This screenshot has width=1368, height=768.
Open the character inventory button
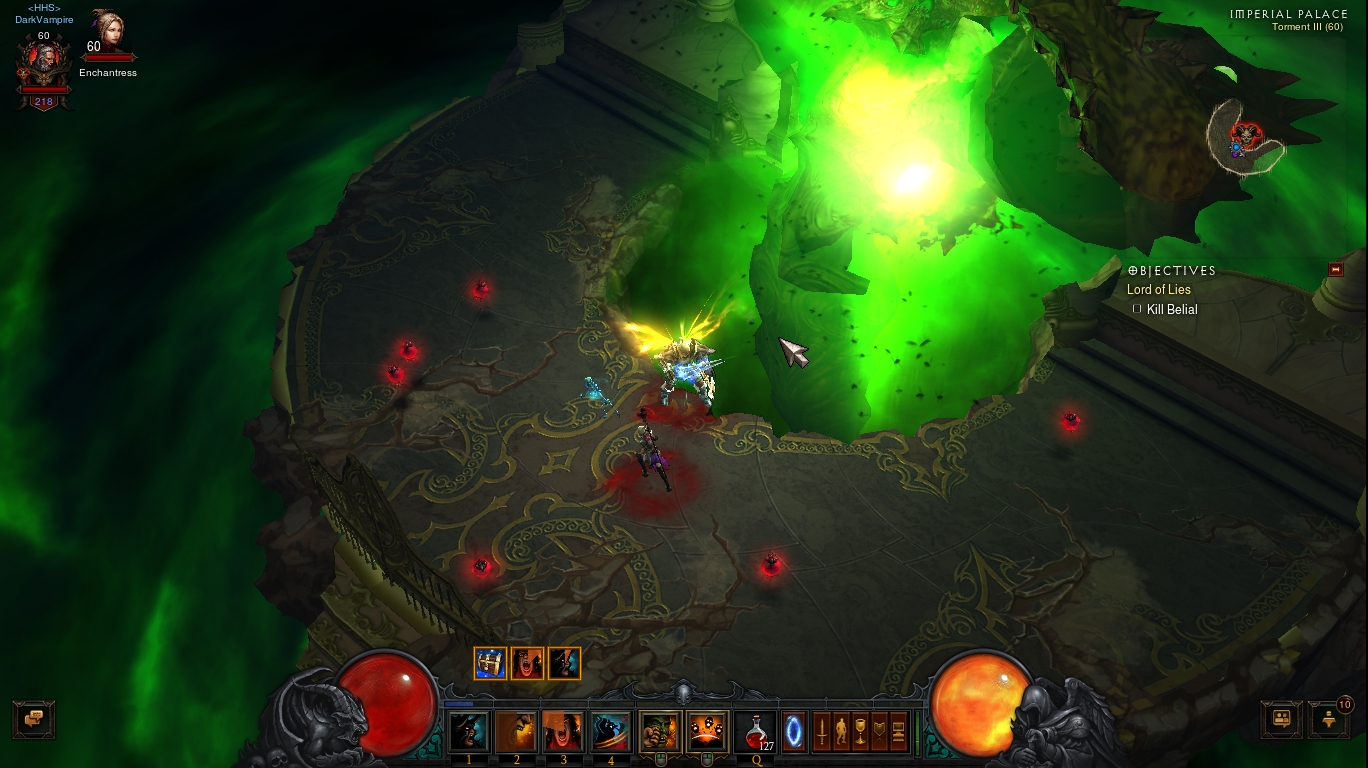[x=840, y=731]
